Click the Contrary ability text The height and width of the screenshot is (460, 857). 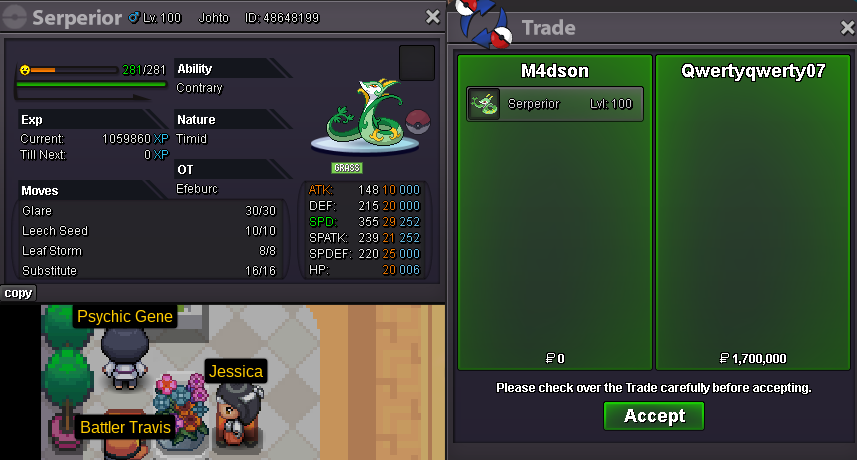200,88
